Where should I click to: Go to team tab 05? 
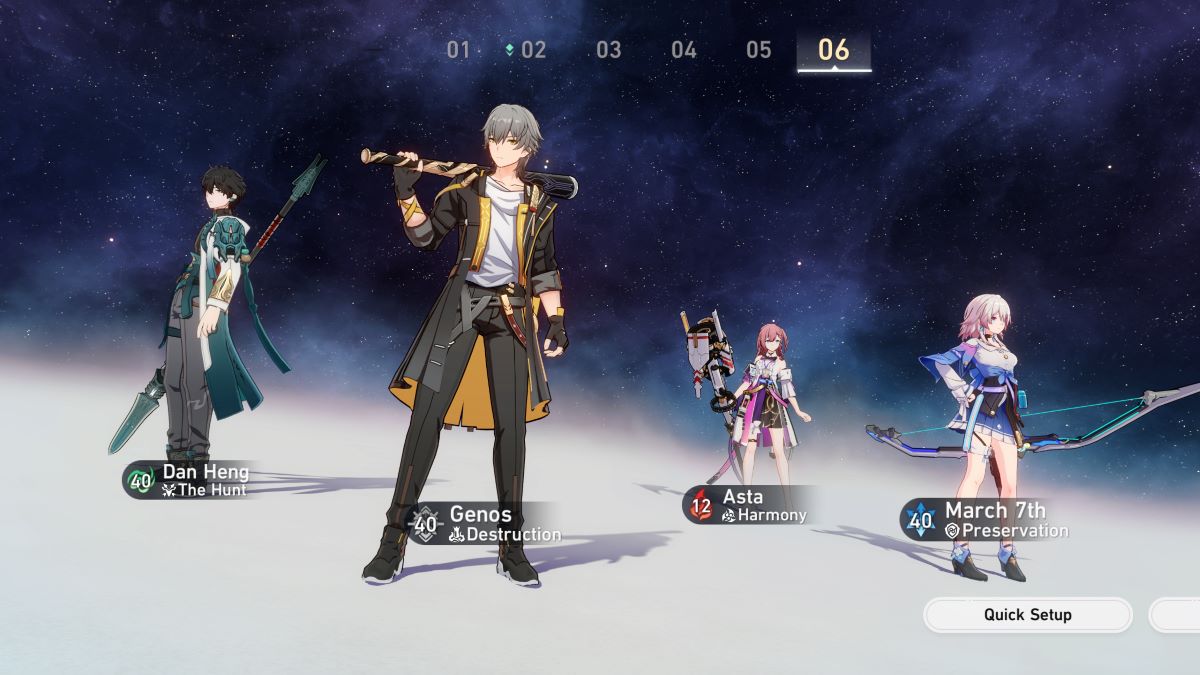pos(758,50)
